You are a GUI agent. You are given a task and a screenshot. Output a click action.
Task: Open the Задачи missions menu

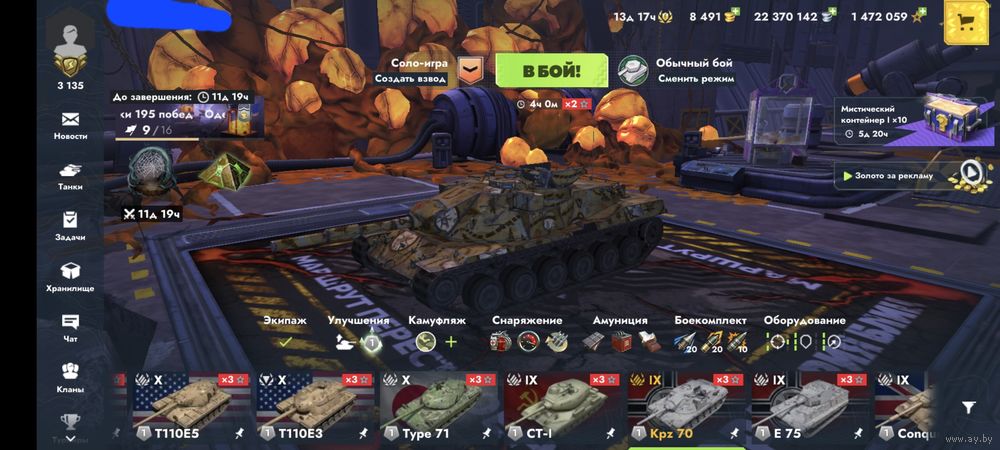70,226
